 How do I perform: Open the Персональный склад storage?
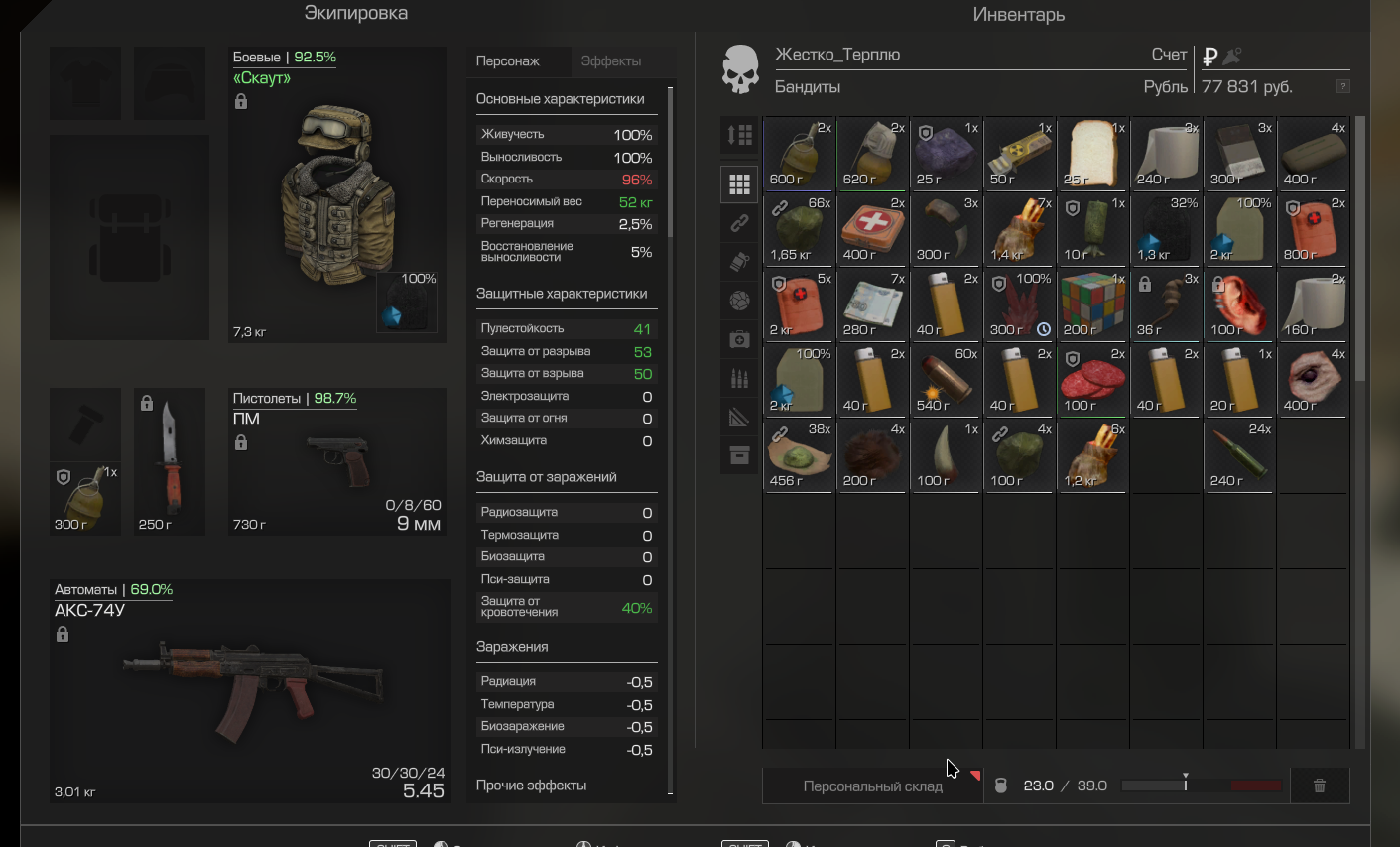pyautogui.click(x=872, y=786)
